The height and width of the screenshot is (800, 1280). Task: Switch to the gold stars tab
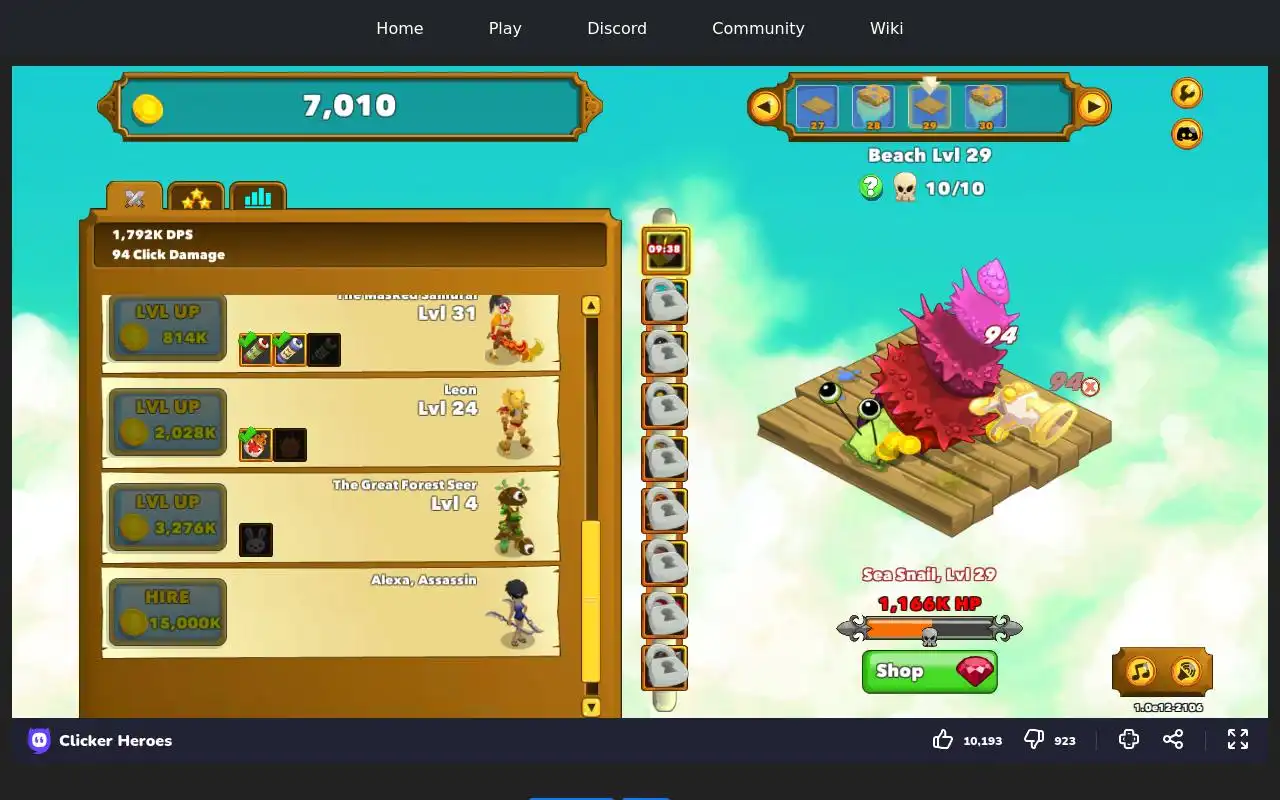pos(196,198)
